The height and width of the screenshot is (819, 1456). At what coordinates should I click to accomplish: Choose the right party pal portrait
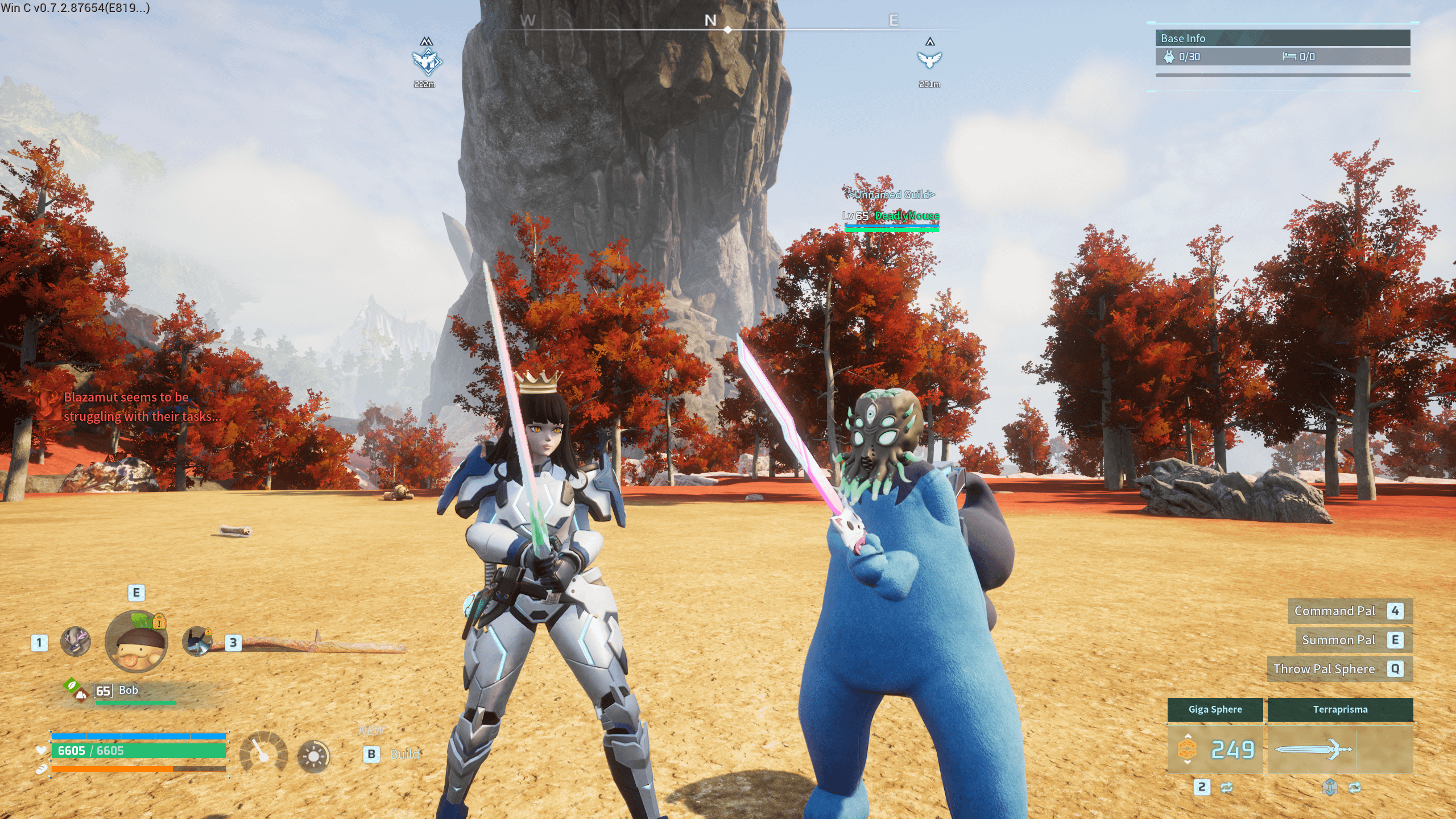click(197, 642)
